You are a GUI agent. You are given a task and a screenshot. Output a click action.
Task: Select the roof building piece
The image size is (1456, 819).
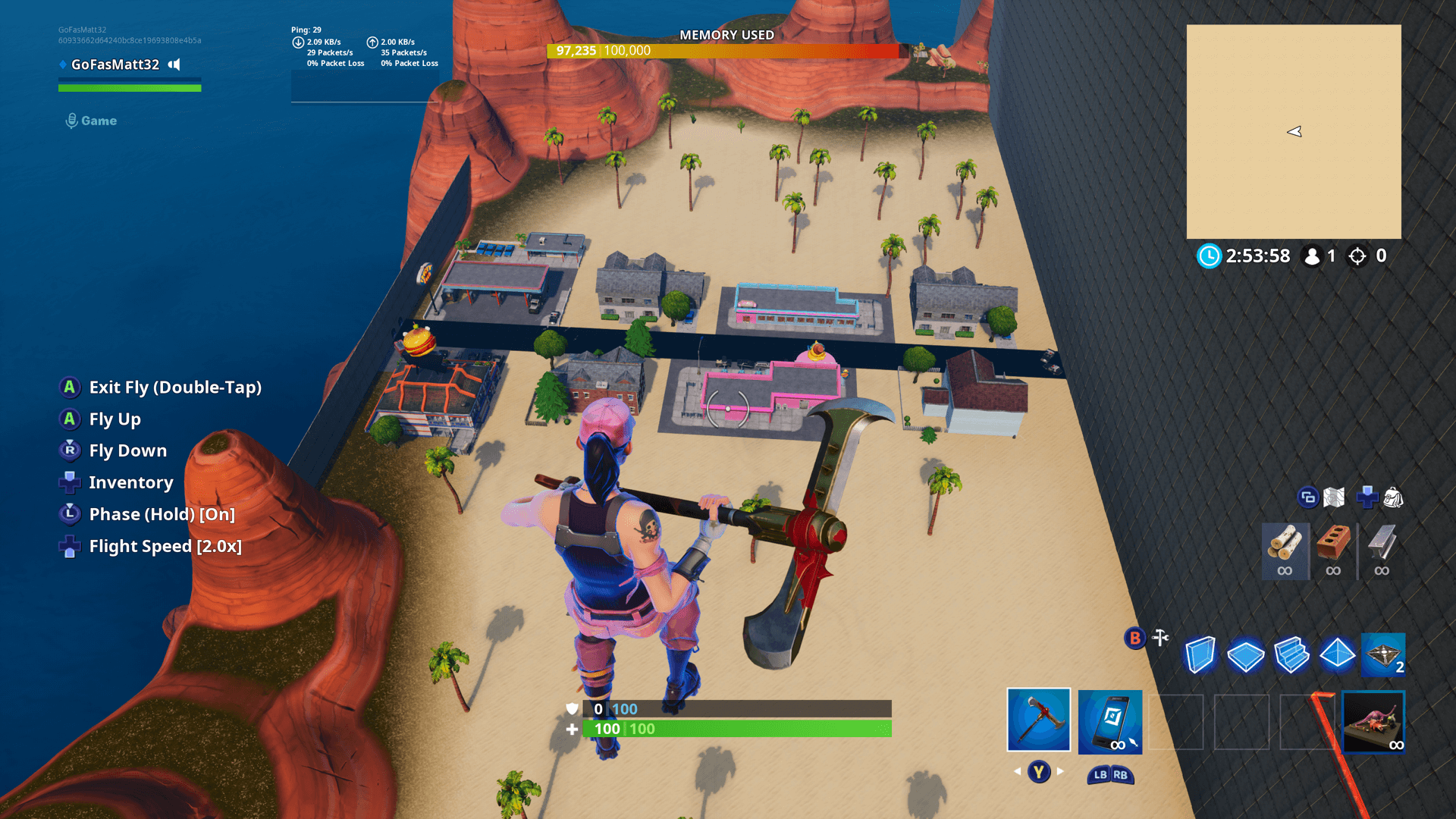(x=1337, y=654)
